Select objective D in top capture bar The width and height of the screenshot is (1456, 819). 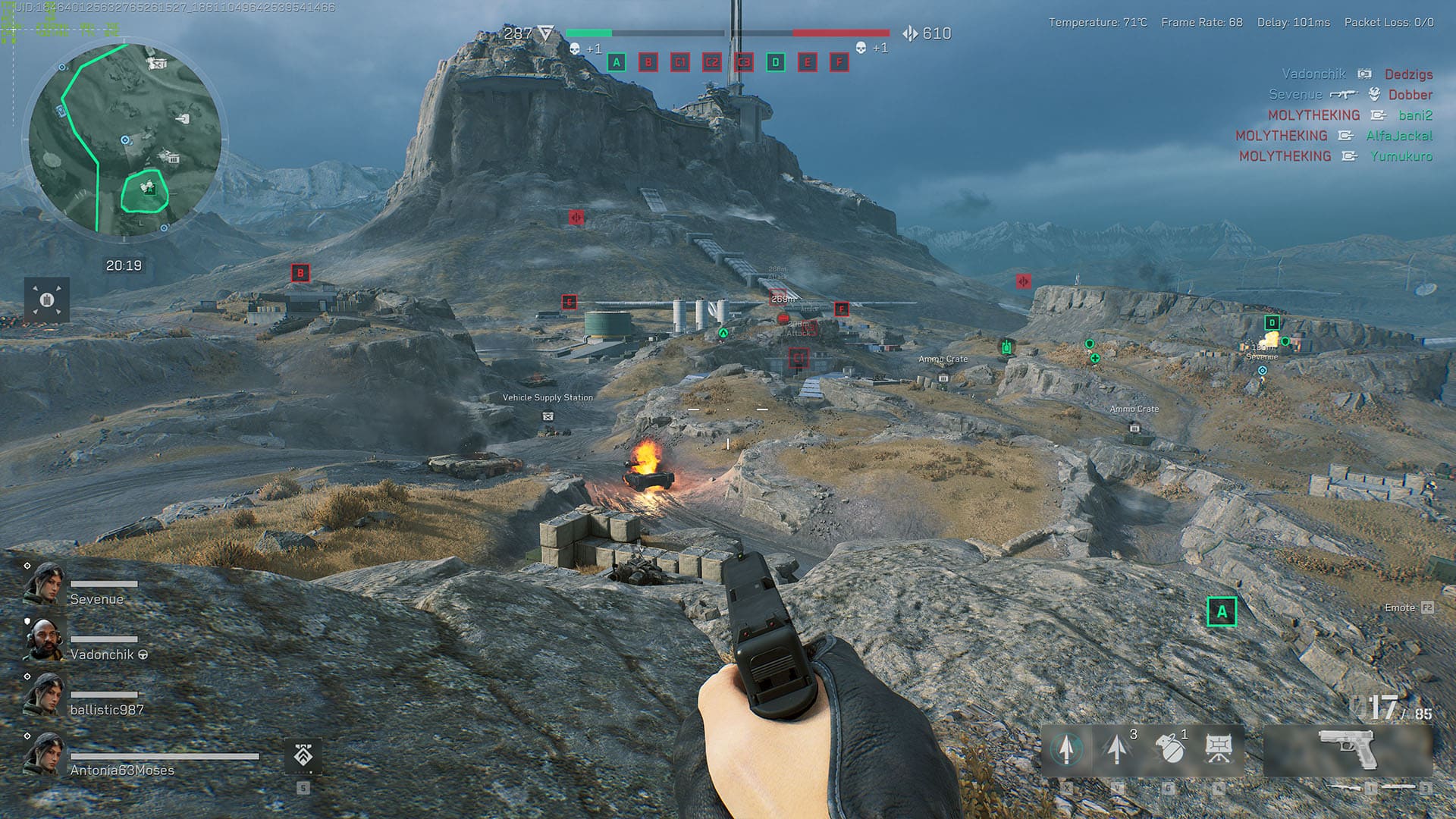[x=775, y=62]
